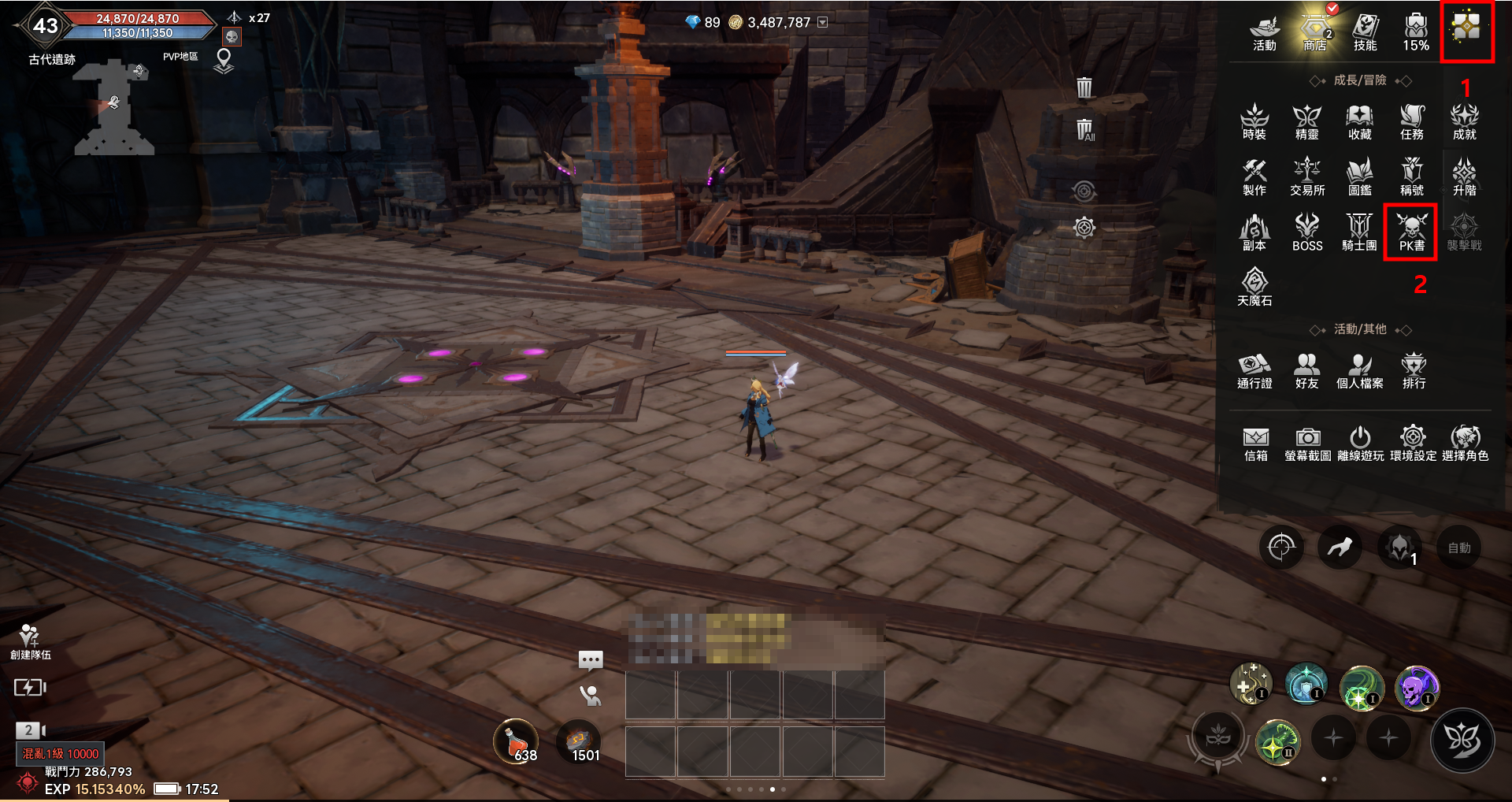The image size is (1512, 802).
Task: Open the 技能 skills menu
Action: click(x=1365, y=32)
